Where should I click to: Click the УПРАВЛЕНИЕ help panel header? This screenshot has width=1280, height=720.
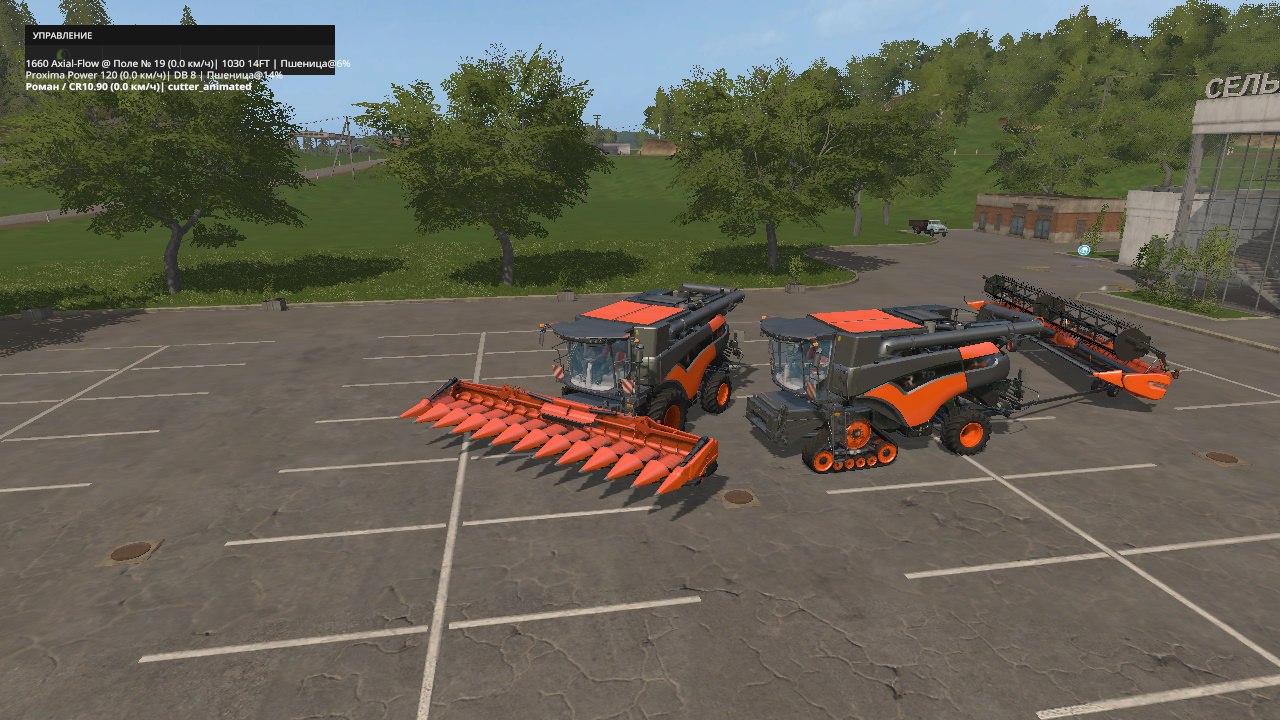tap(60, 33)
